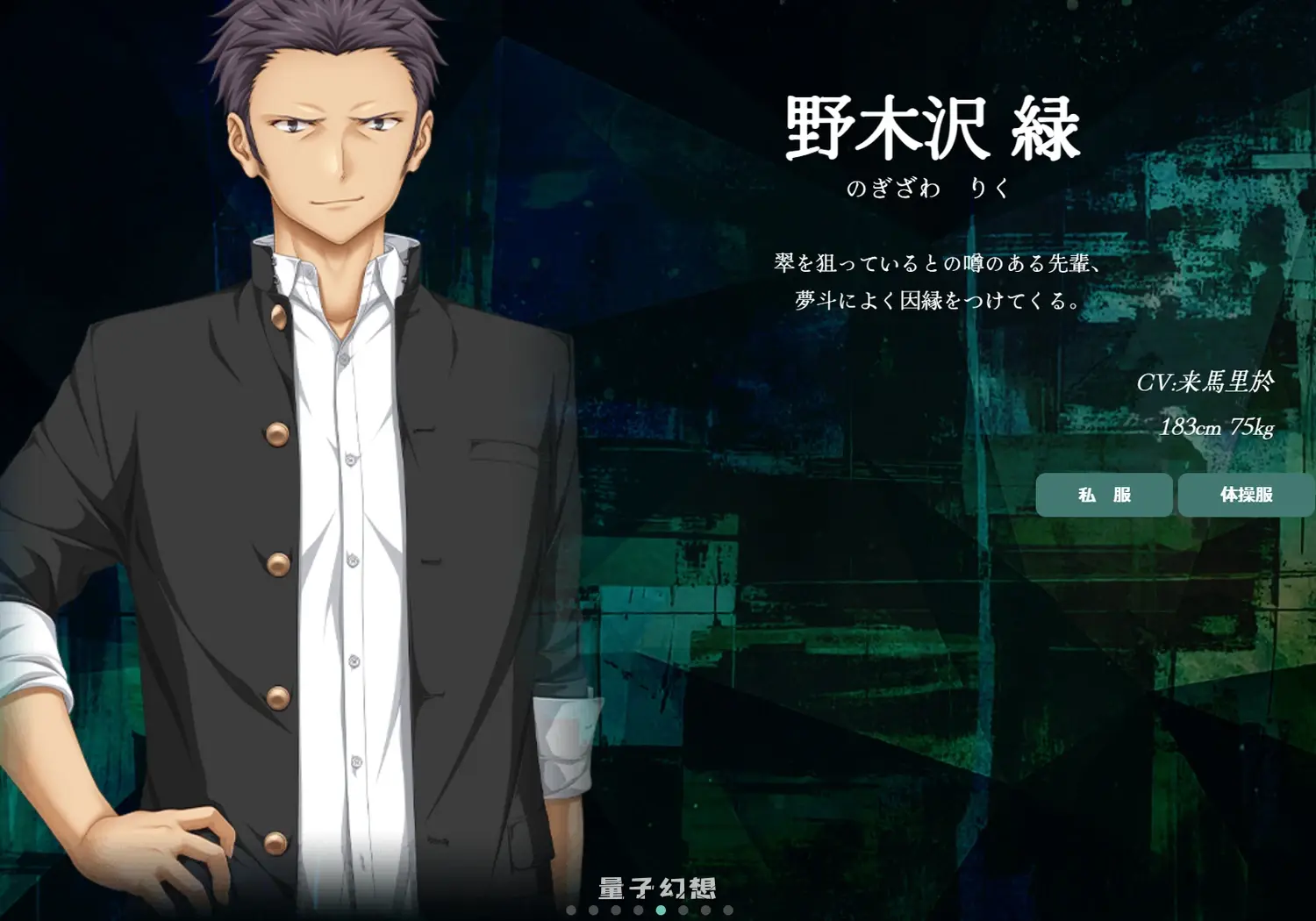The height and width of the screenshot is (921, 1316).
Task: Click the first carousel dot
Action: [x=571, y=910]
